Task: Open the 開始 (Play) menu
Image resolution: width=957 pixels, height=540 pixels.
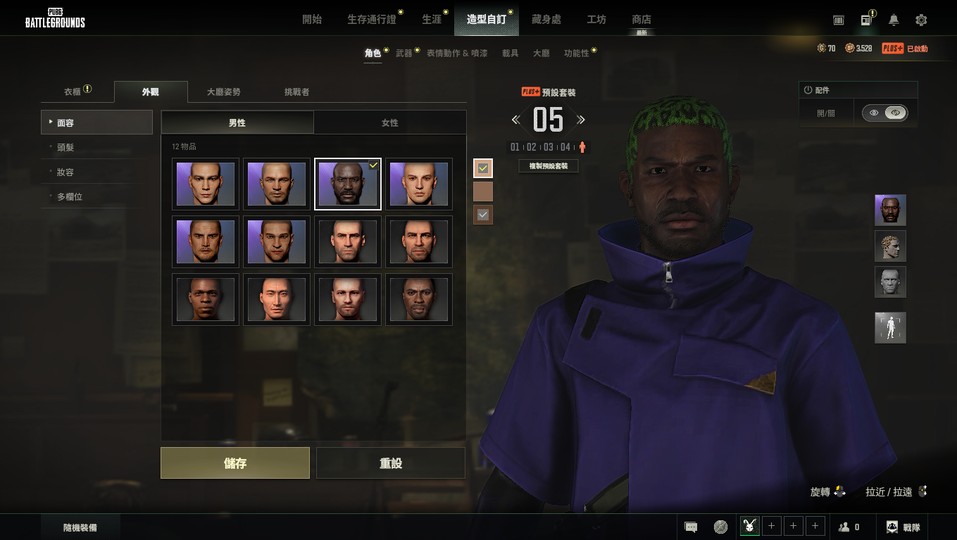Action: point(312,19)
